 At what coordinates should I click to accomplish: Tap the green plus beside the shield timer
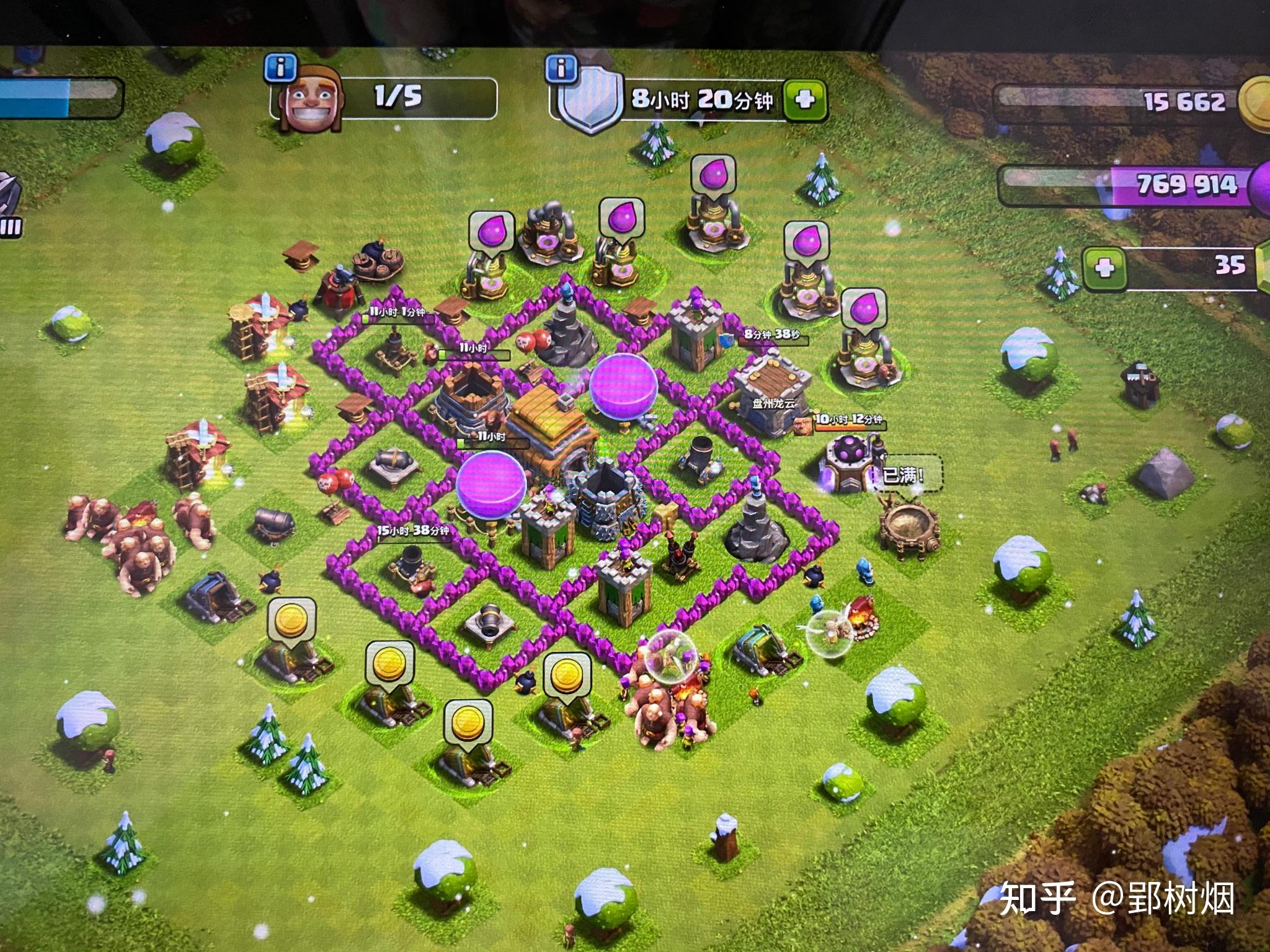point(804,100)
